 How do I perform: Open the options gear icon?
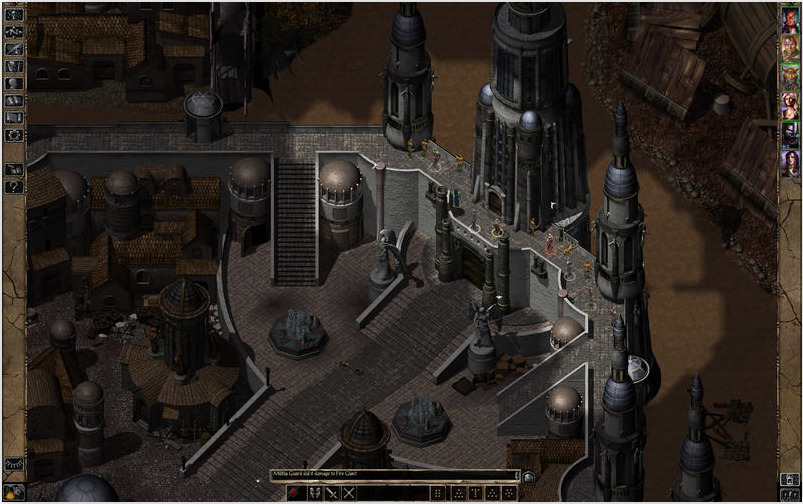coord(14,134)
